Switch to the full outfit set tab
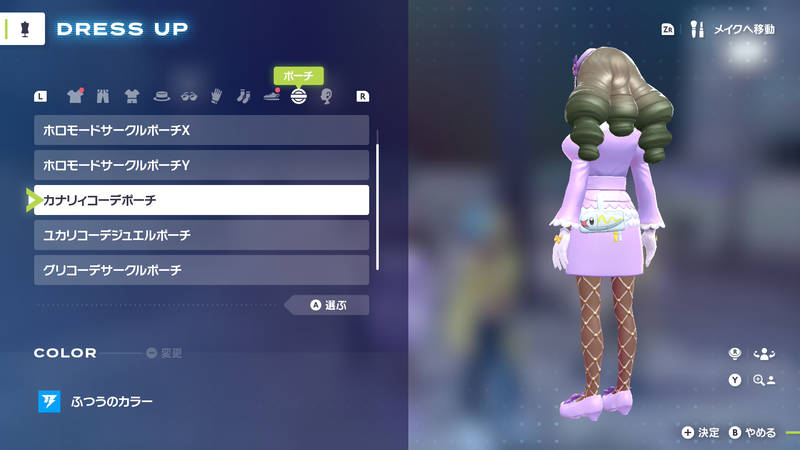Screen dimensions: 800x450 [x=131, y=97]
